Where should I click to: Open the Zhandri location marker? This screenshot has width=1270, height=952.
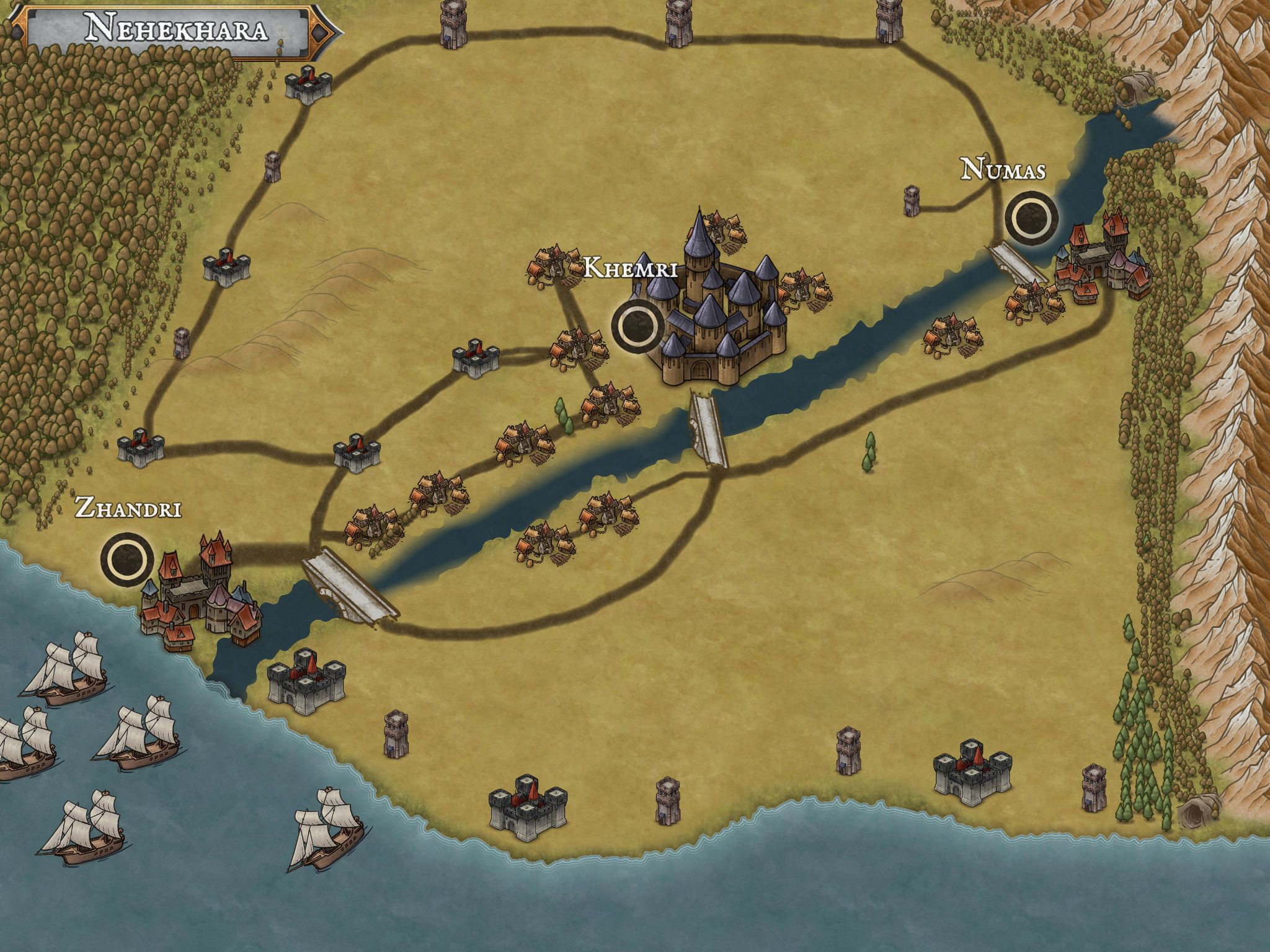[x=128, y=560]
